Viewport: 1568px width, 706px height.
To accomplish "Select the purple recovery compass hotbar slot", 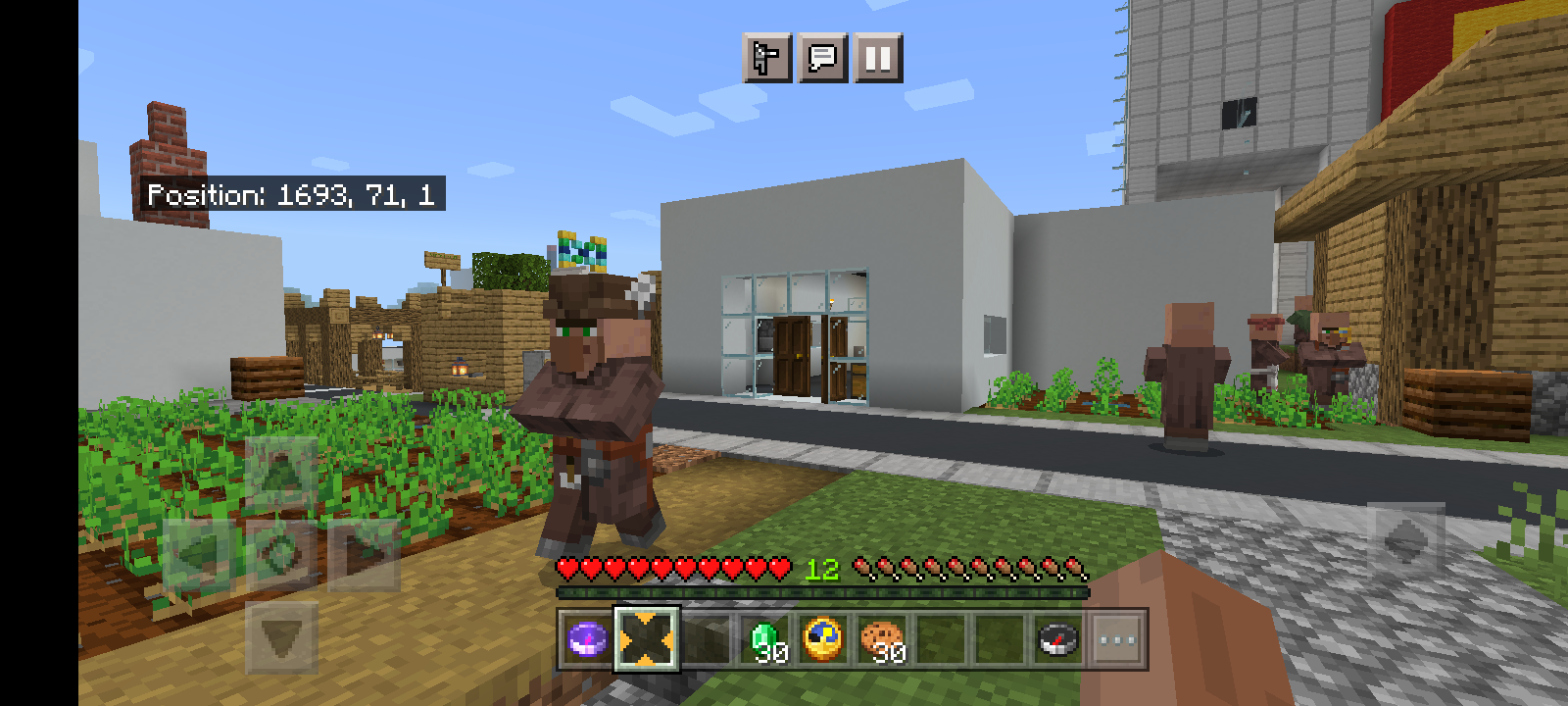I will coord(588,640).
